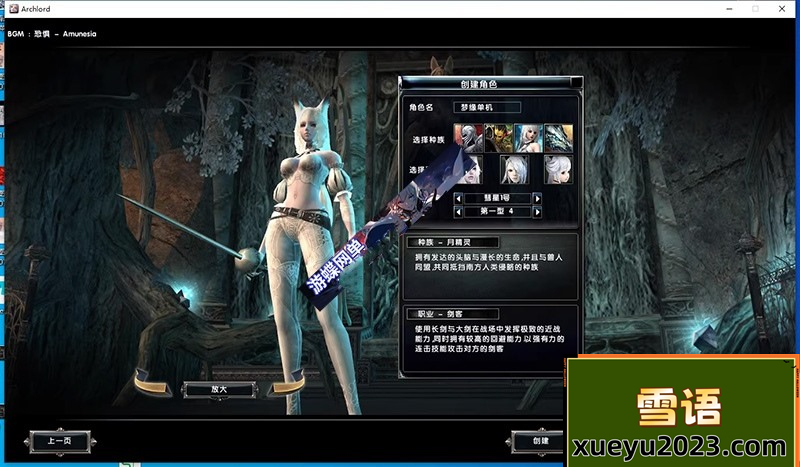800x467 pixels.
Task: Choose the green orc race portrait
Action: (x=498, y=138)
